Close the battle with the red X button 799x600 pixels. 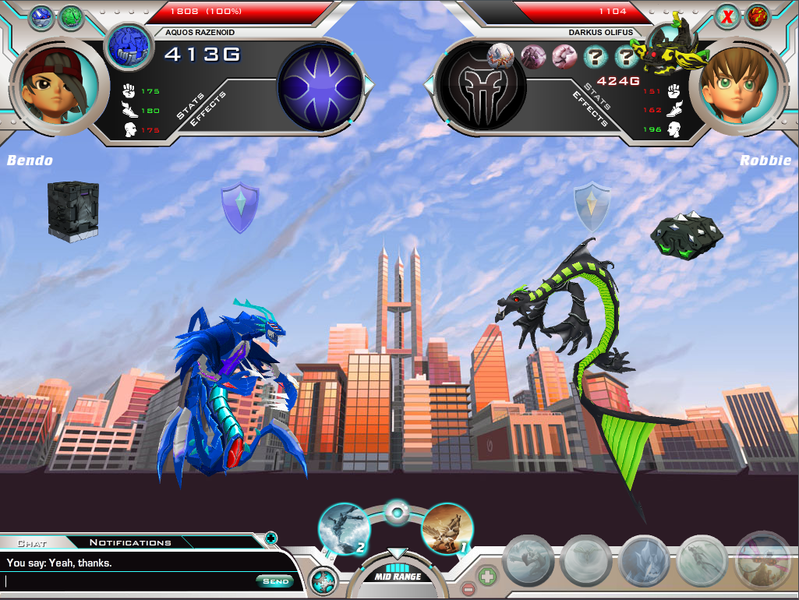tap(727, 16)
